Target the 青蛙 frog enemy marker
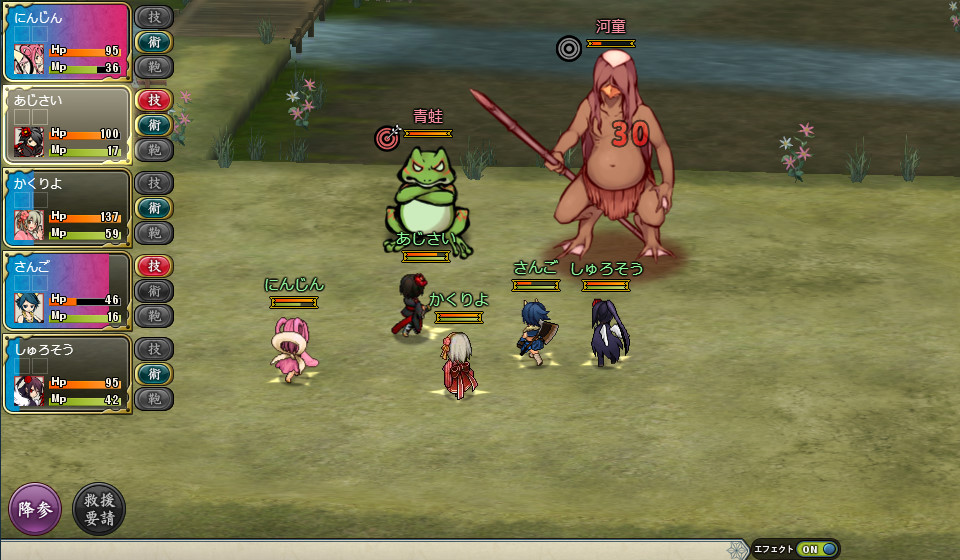960x560 pixels. tap(387, 136)
